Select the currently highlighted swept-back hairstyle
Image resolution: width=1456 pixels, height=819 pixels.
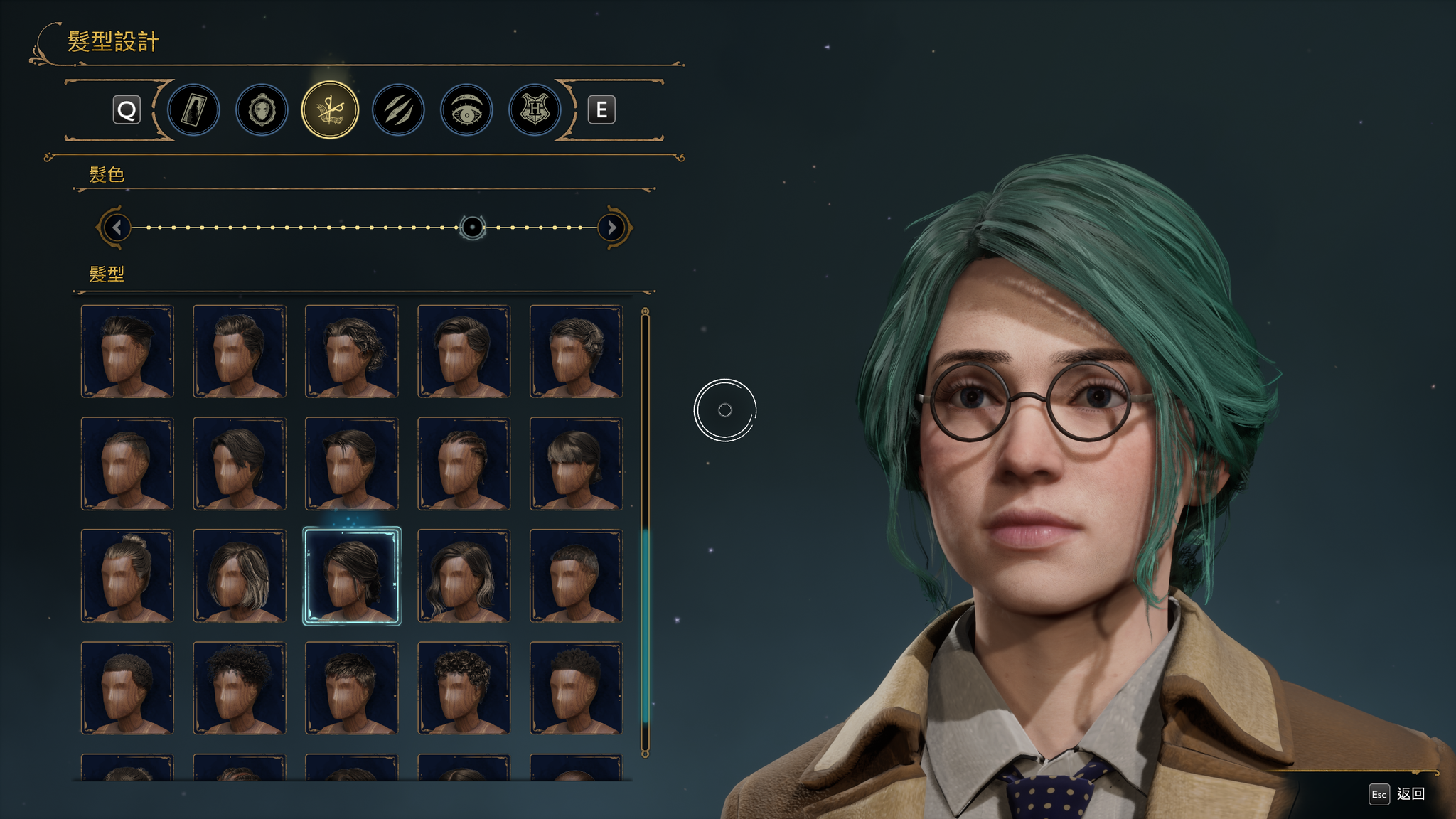tap(352, 576)
